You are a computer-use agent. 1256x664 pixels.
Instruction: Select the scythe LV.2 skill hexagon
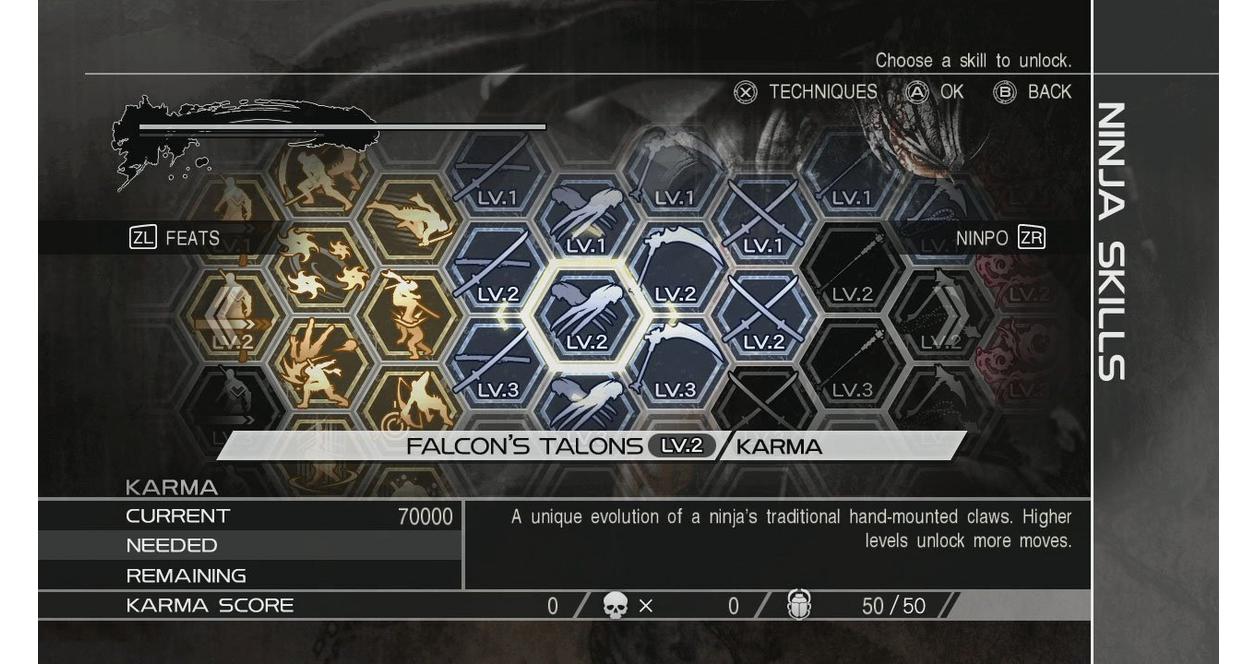click(x=675, y=269)
